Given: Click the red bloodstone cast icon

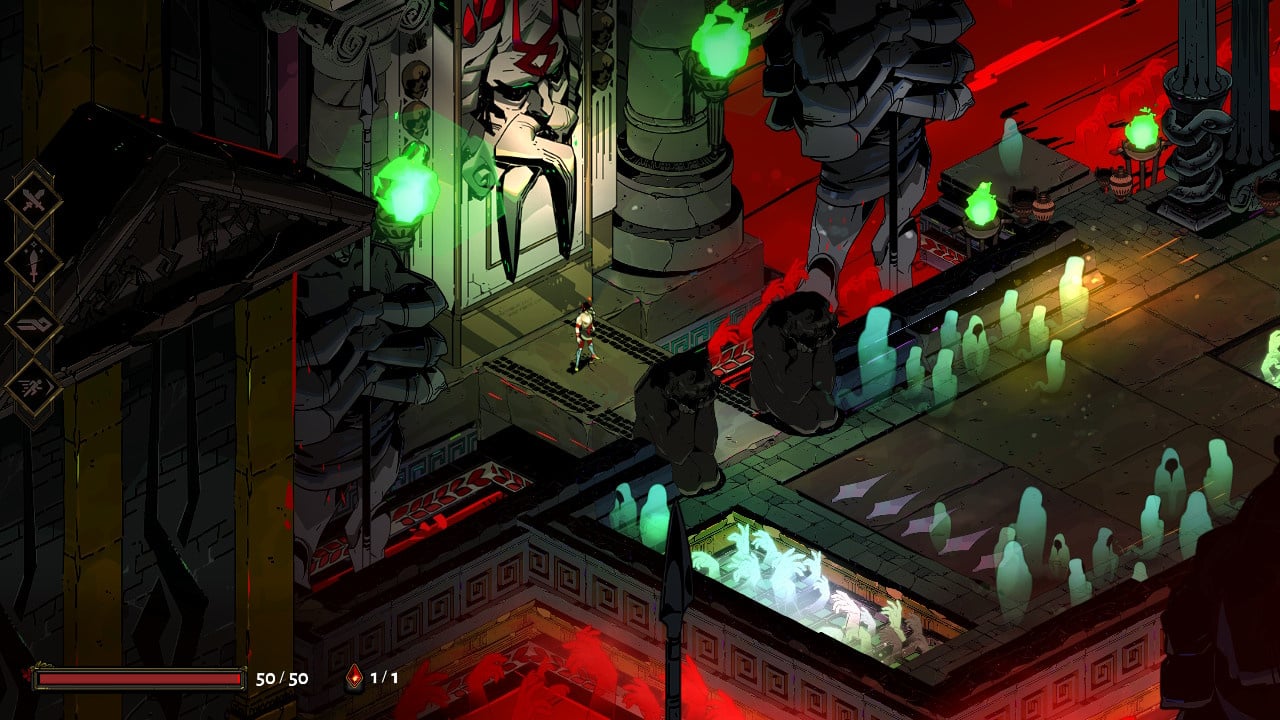Looking at the screenshot, I should pyautogui.click(x=355, y=678).
